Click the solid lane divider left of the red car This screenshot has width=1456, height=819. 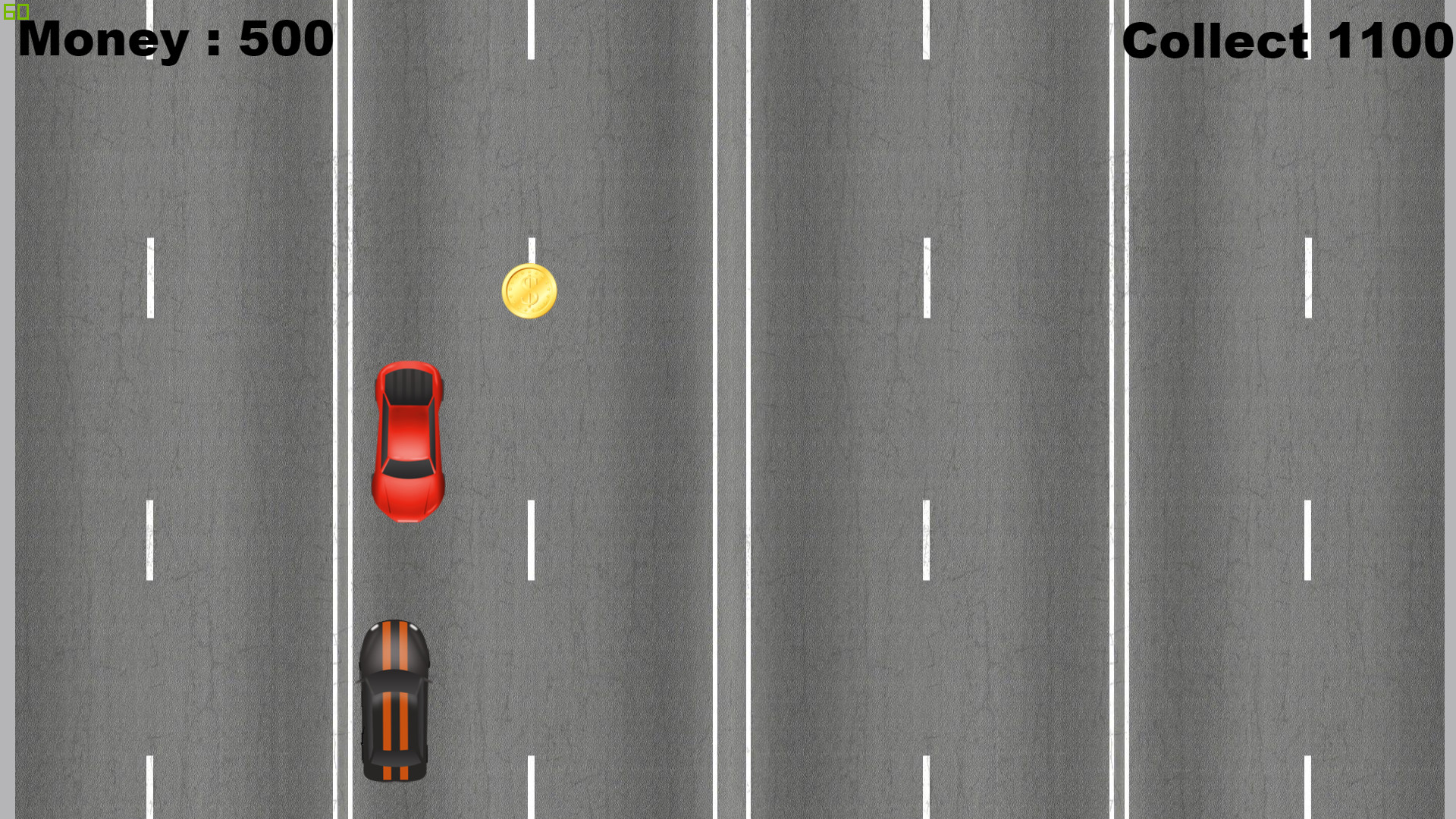pos(343,440)
